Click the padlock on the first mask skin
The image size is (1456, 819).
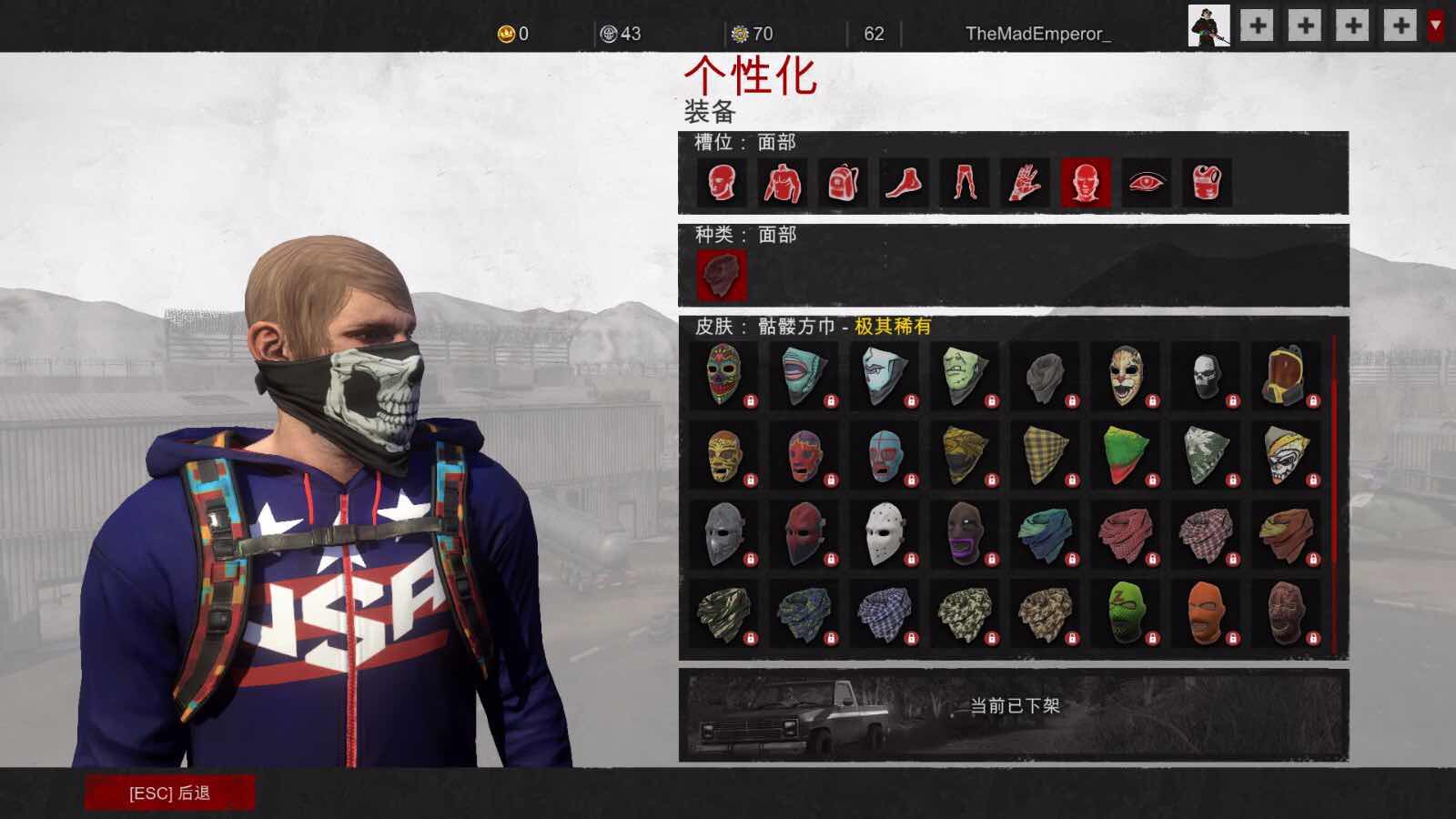tap(752, 402)
